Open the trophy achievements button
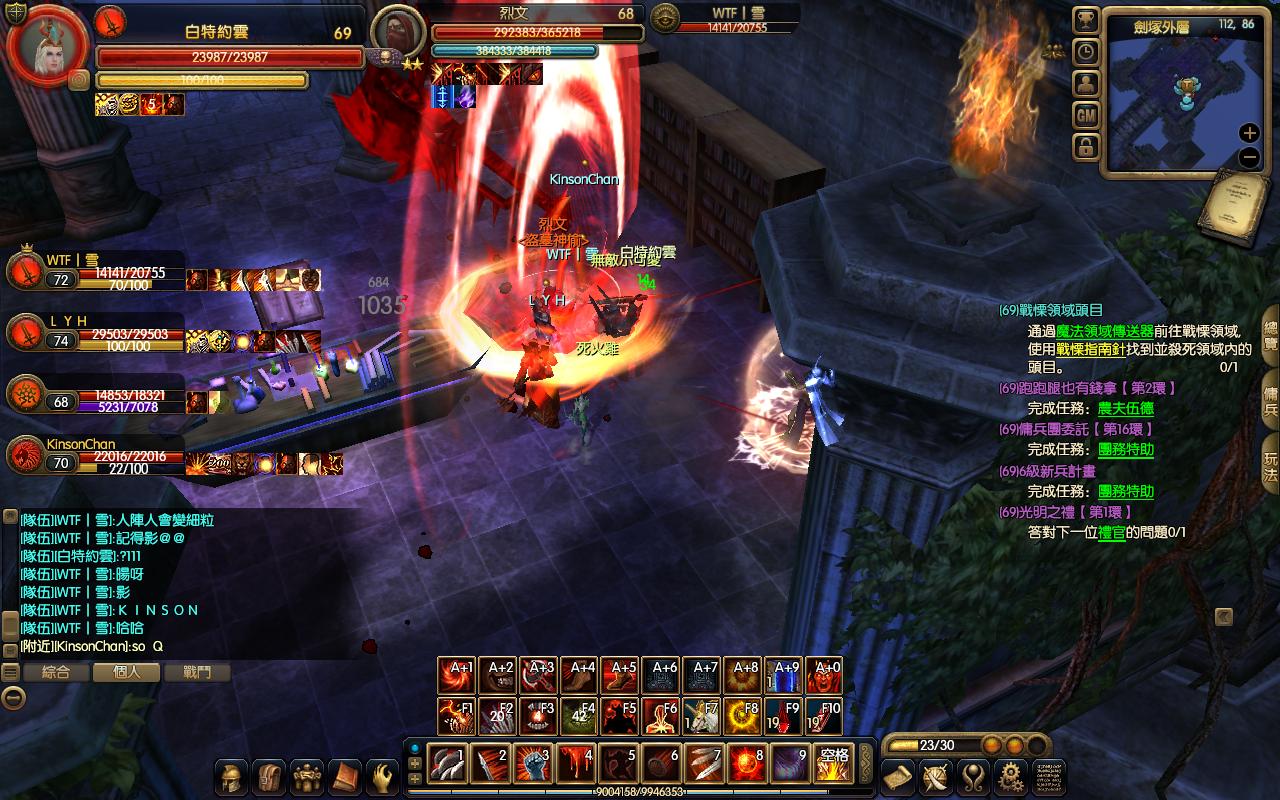This screenshot has width=1280, height=800. [x=1086, y=21]
